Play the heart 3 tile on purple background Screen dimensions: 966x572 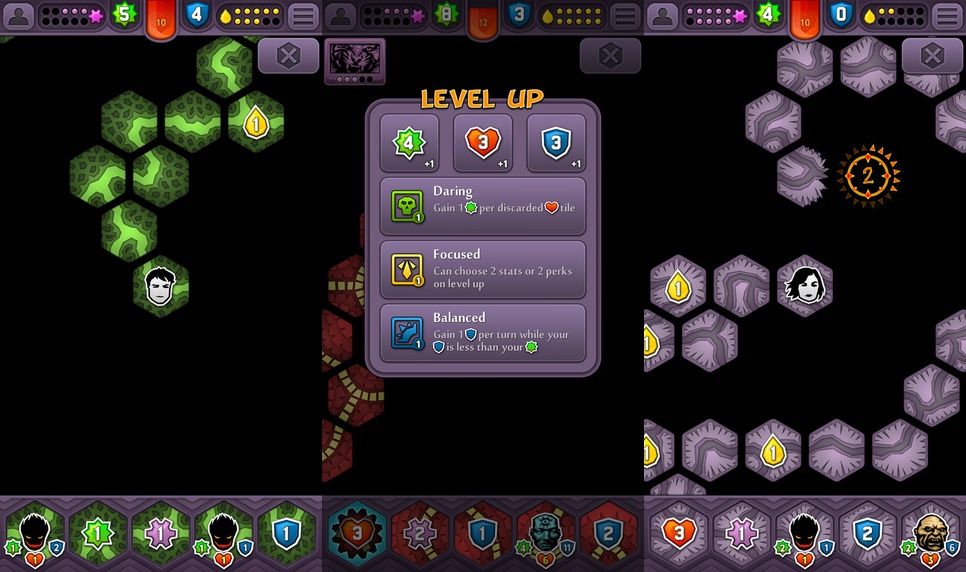pyautogui.click(x=678, y=532)
